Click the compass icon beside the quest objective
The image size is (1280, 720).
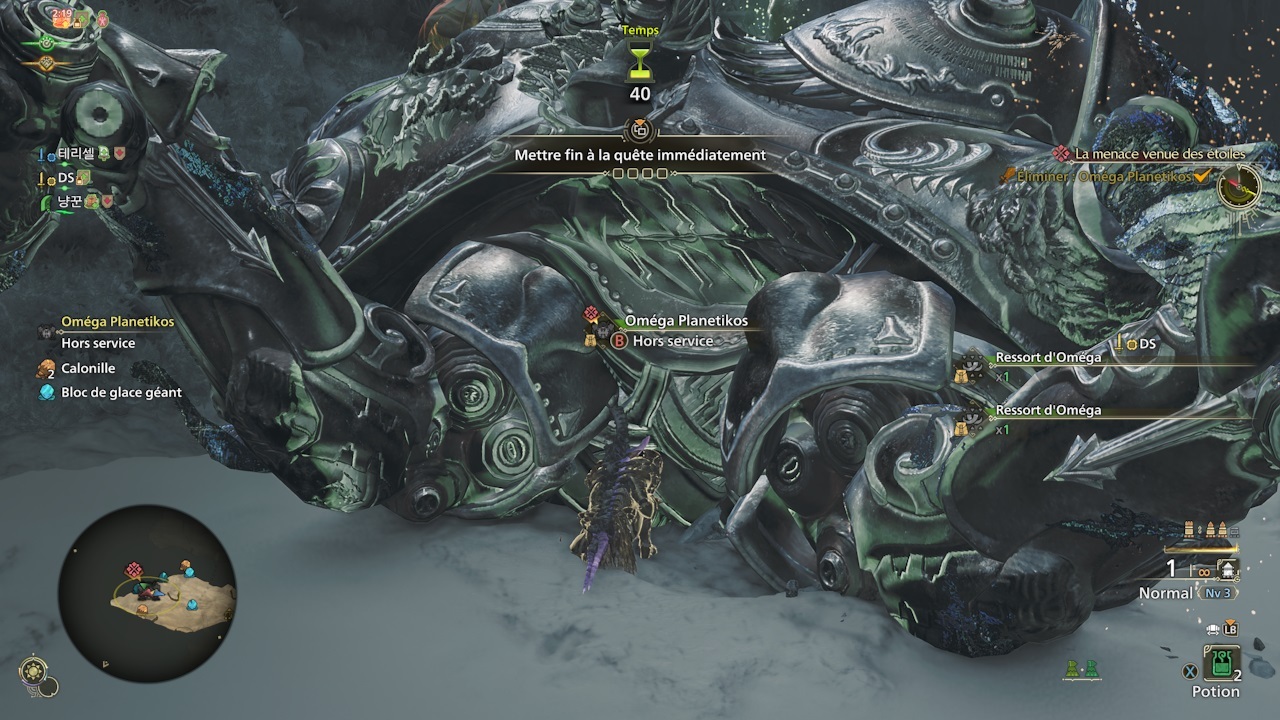click(x=1239, y=185)
